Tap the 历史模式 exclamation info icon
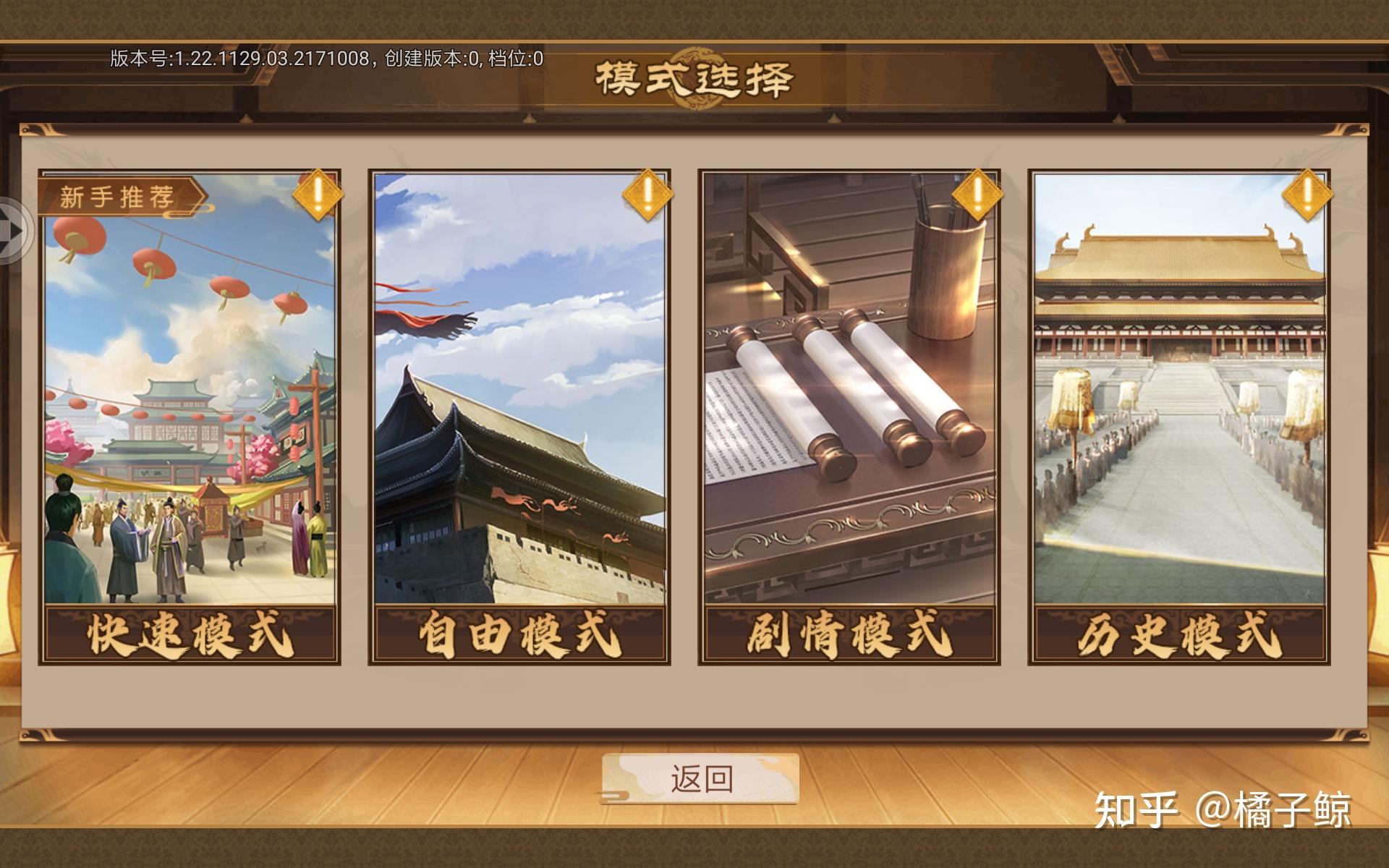Viewport: 1389px width, 868px height. 1307,194
